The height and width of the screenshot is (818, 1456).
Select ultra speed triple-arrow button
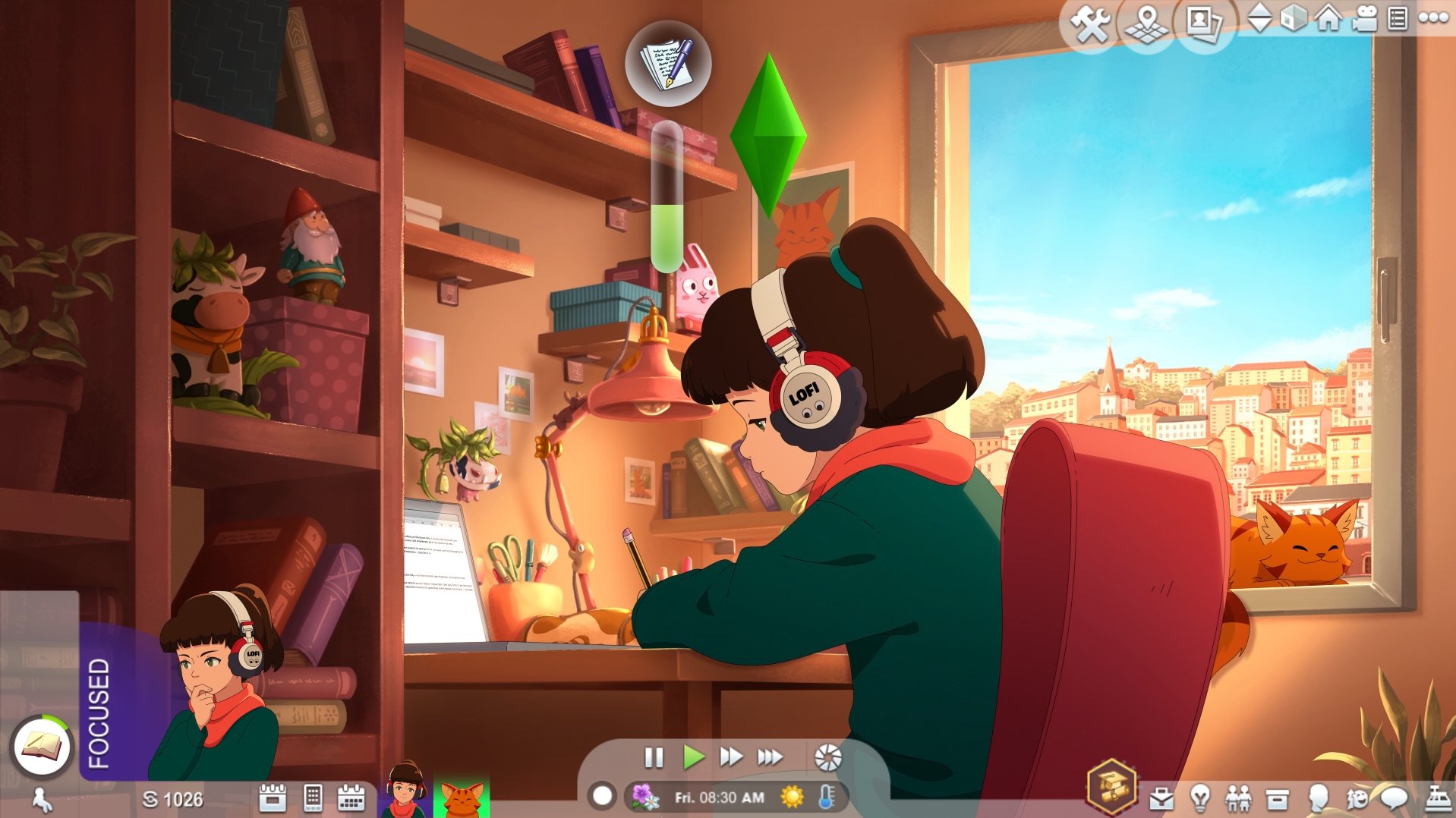click(x=770, y=757)
